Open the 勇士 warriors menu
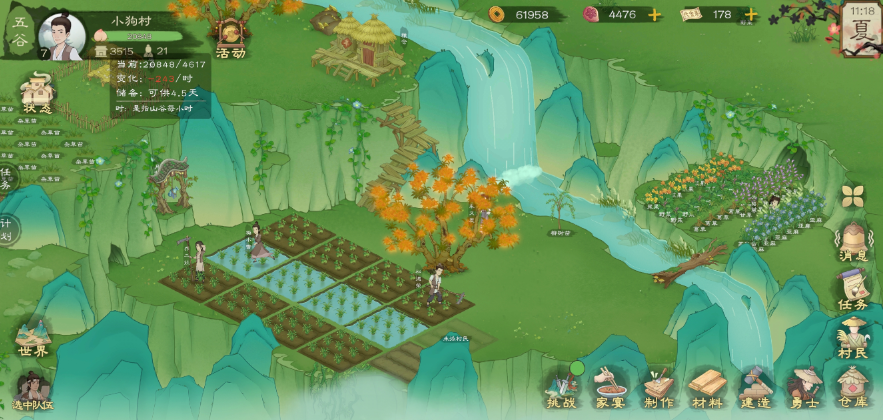This screenshot has height=420, width=883. click(x=804, y=387)
